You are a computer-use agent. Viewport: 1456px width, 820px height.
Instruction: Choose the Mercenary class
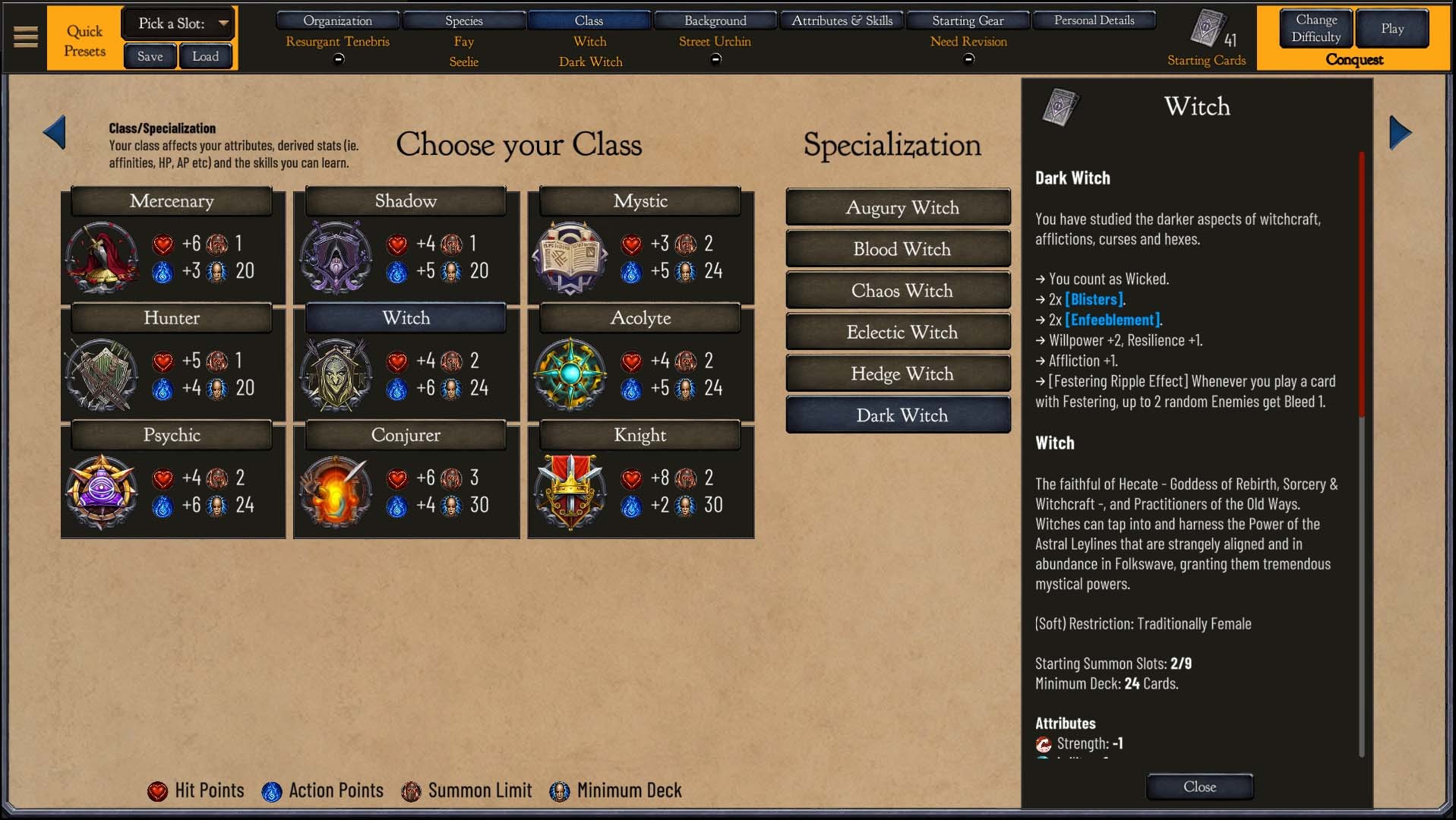click(172, 201)
